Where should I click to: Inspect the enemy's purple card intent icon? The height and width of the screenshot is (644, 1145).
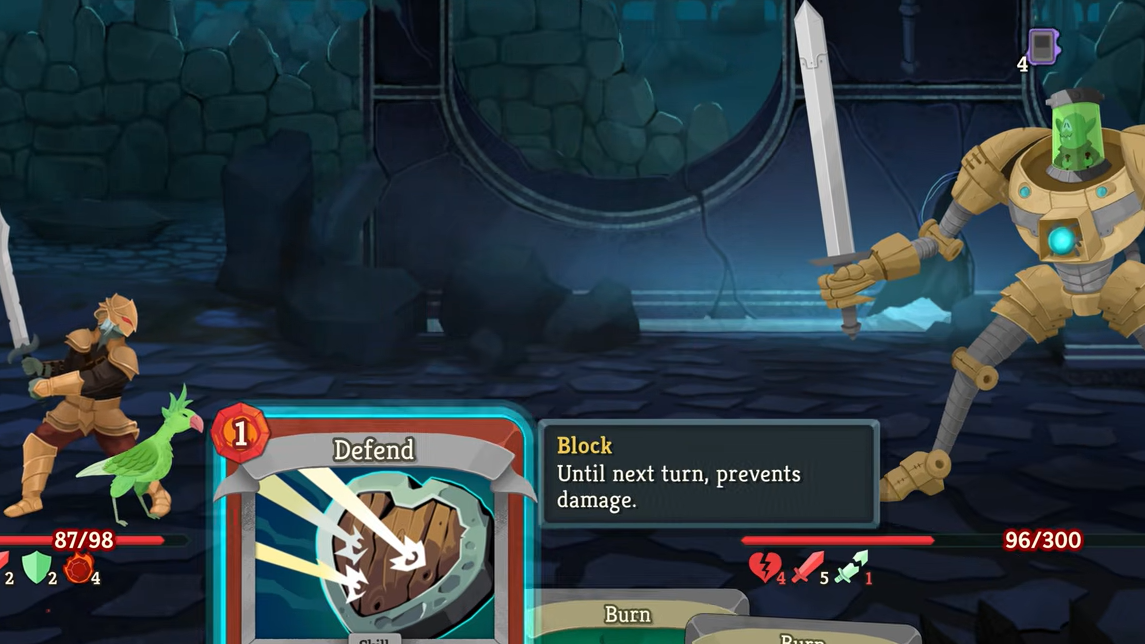tap(1042, 47)
